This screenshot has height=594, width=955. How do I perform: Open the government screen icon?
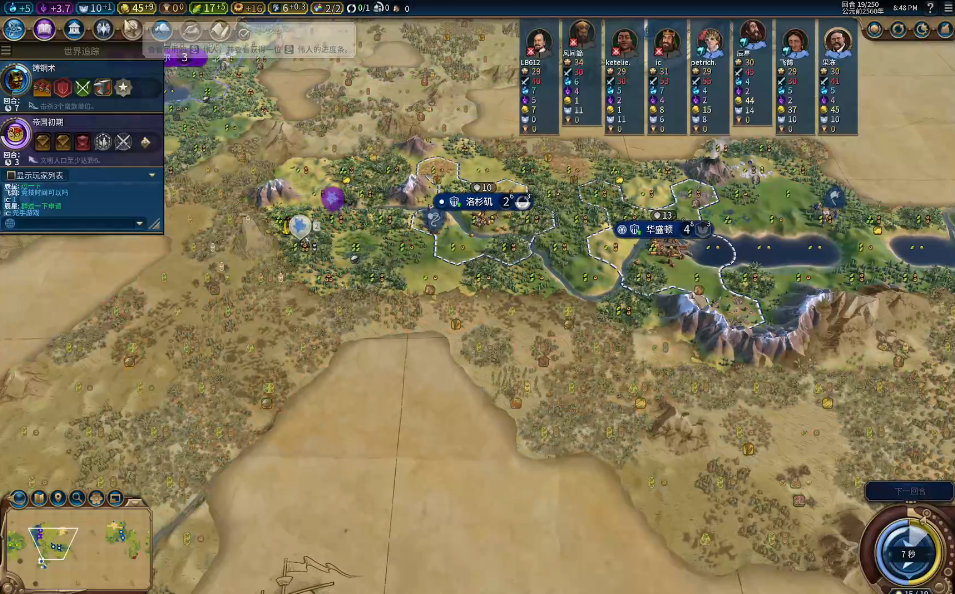click(73, 29)
